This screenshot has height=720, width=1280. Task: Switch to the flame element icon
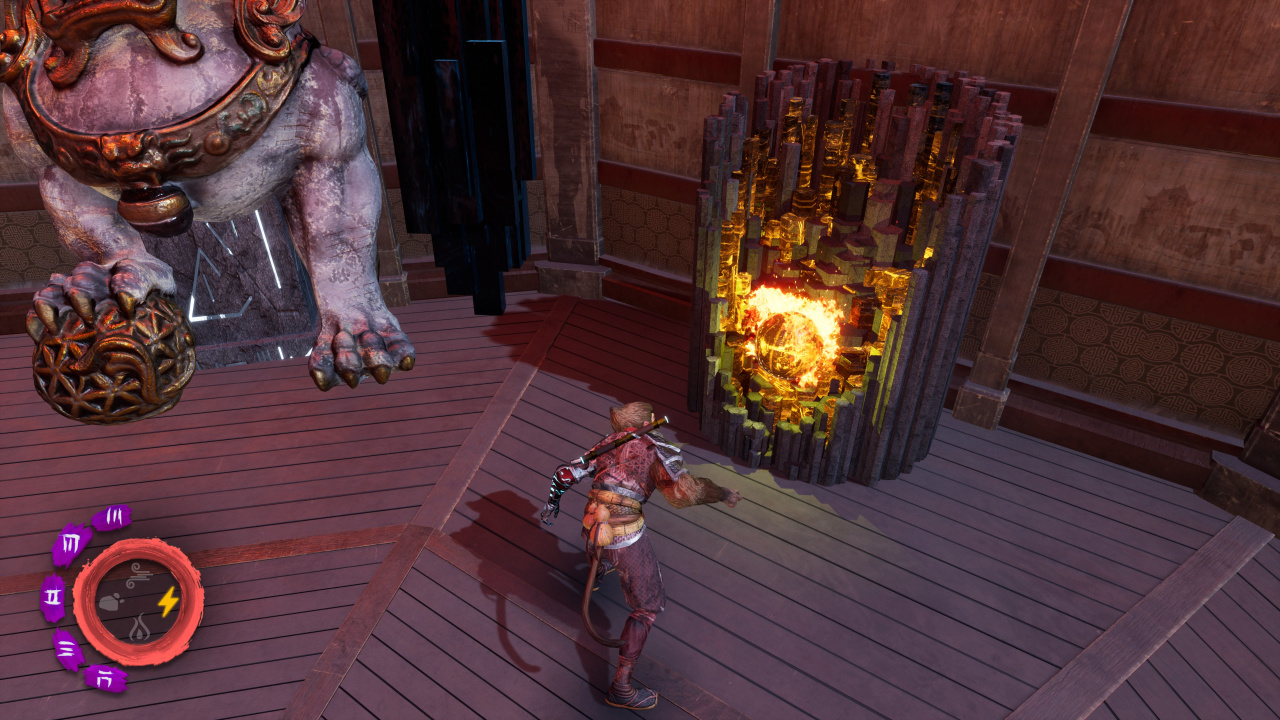click(x=139, y=629)
